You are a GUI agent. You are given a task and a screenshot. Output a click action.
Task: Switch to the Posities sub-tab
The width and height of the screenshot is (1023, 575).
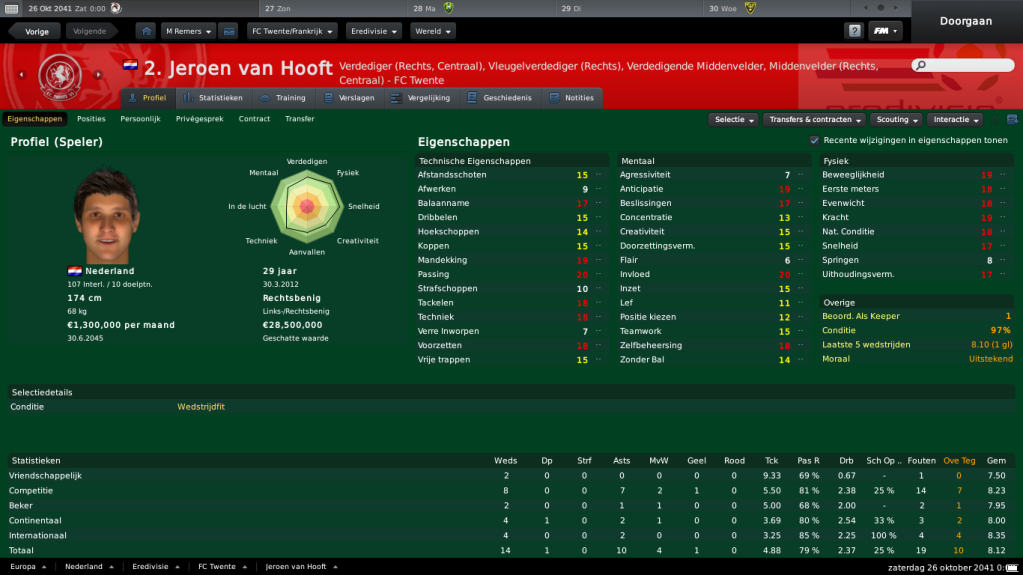tap(91, 119)
